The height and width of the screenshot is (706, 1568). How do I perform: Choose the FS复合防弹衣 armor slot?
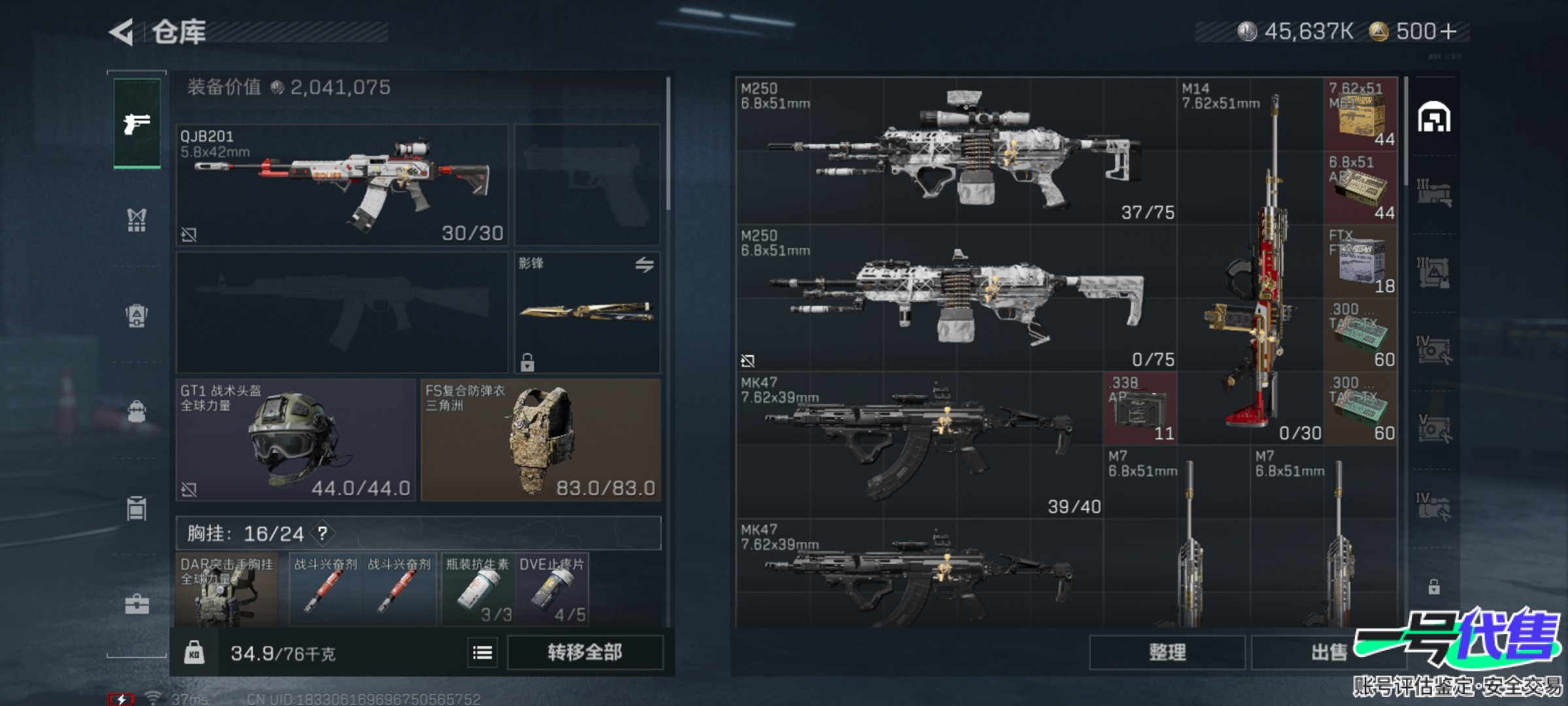coord(540,440)
